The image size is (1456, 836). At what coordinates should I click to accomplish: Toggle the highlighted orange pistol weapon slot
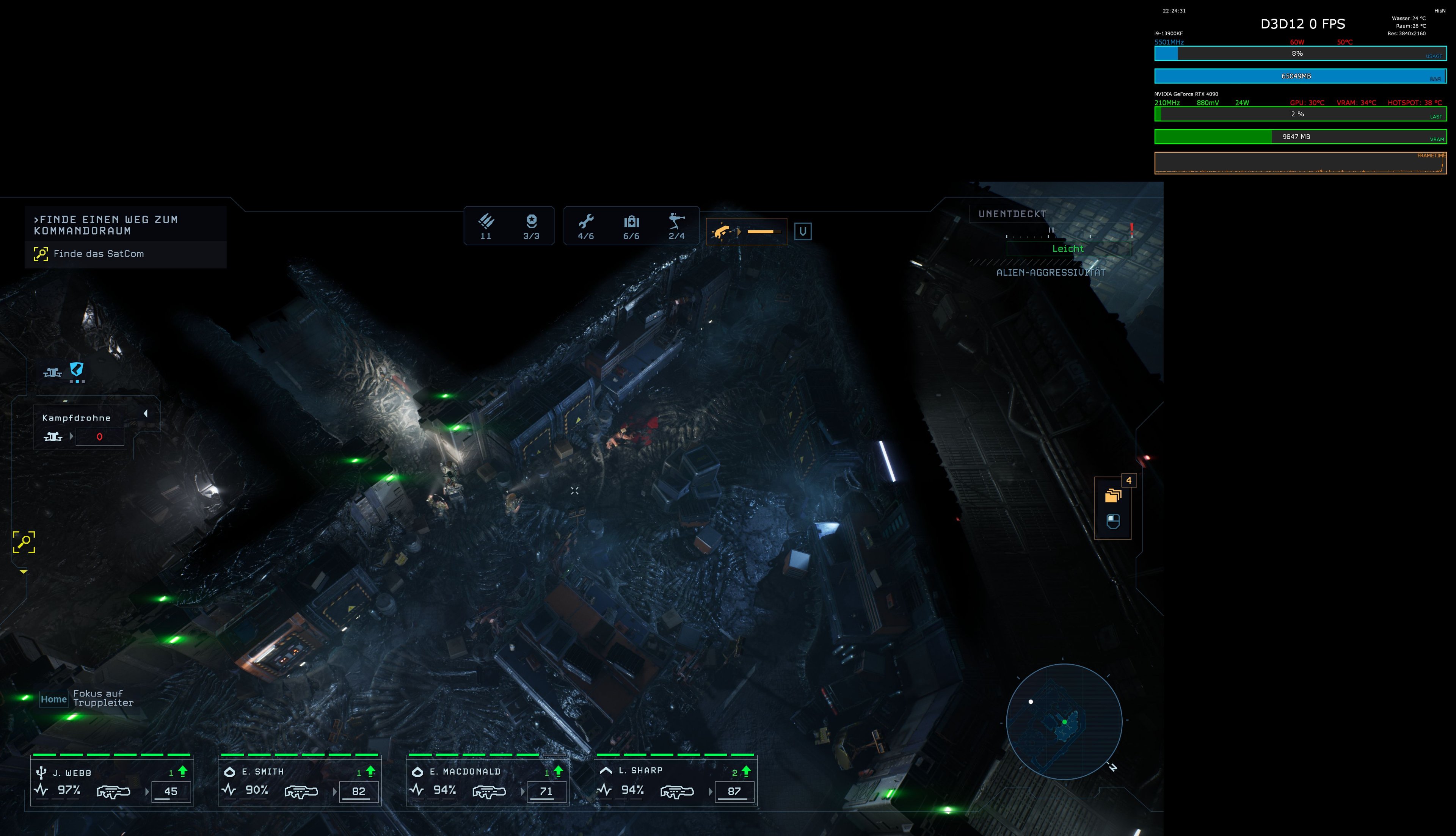pos(746,231)
